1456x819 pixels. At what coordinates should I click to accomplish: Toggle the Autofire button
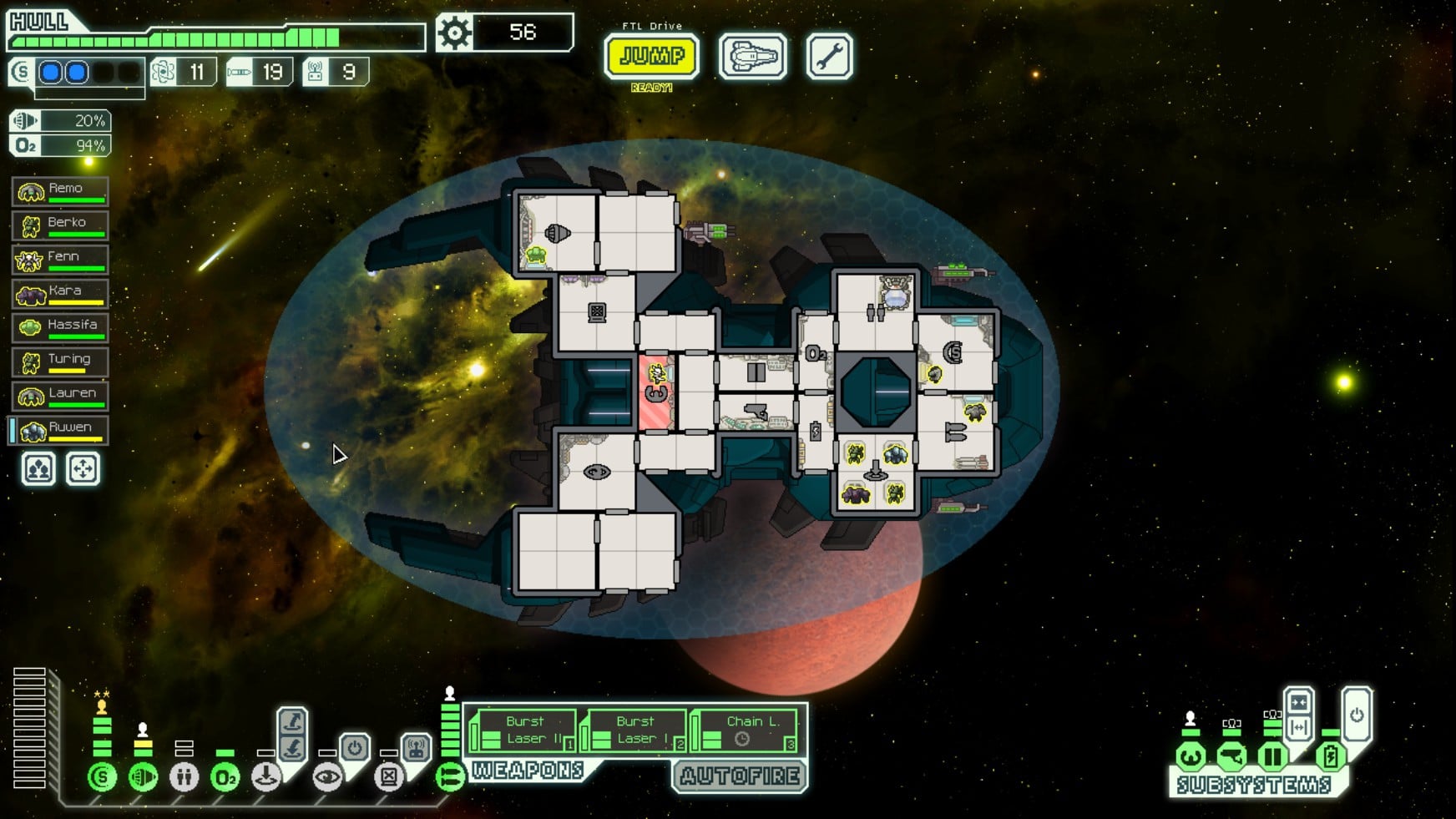(x=740, y=776)
